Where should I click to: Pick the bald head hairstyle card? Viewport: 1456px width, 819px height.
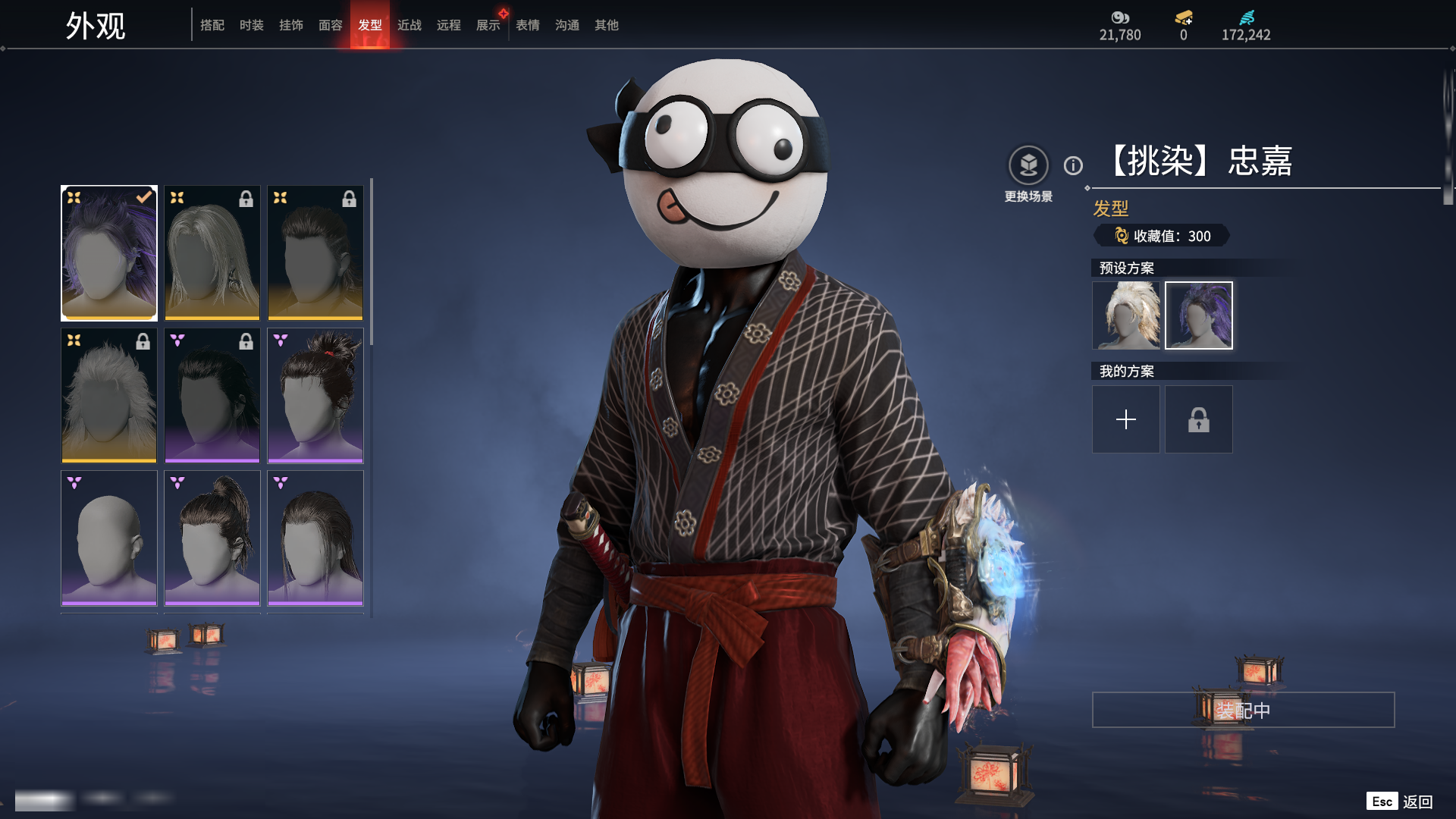pyautogui.click(x=109, y=538)
